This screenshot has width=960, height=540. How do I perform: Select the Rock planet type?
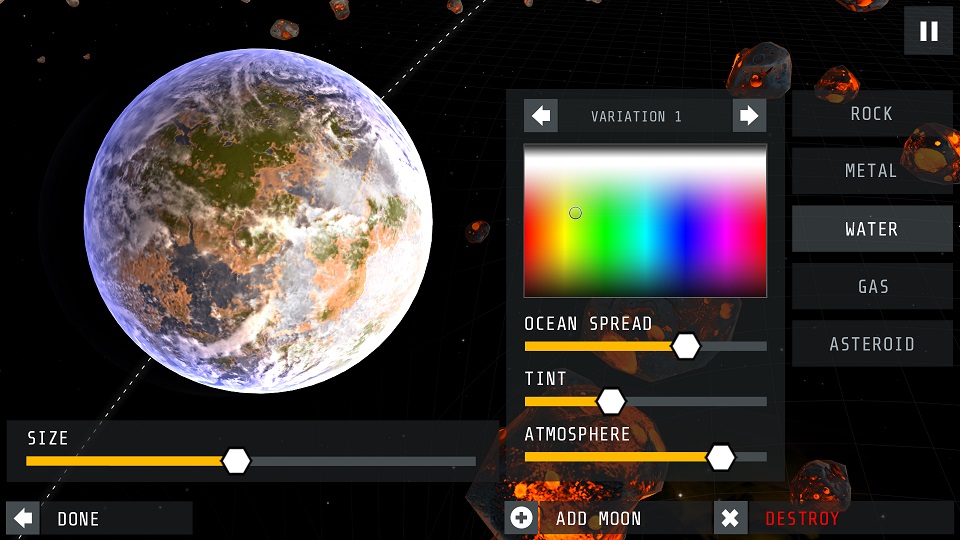[x=872, y=114]
